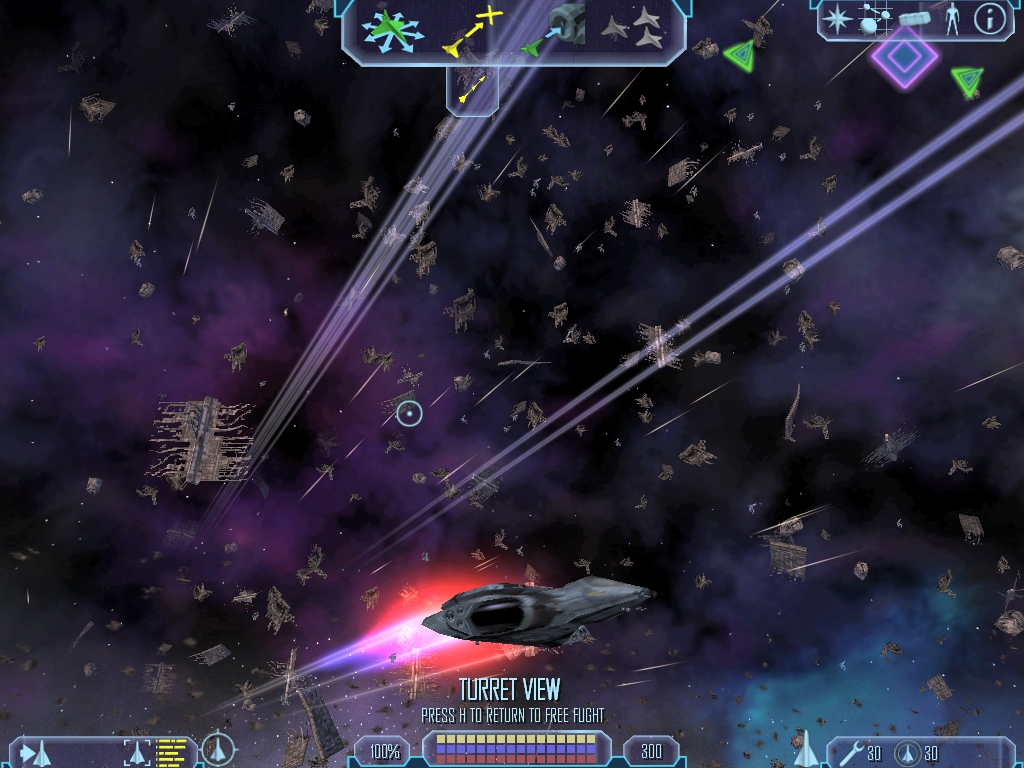This screenshot has width=1024, height=768.
Task: Open the cargo block inventory icon
Action: tap(915, 18)
